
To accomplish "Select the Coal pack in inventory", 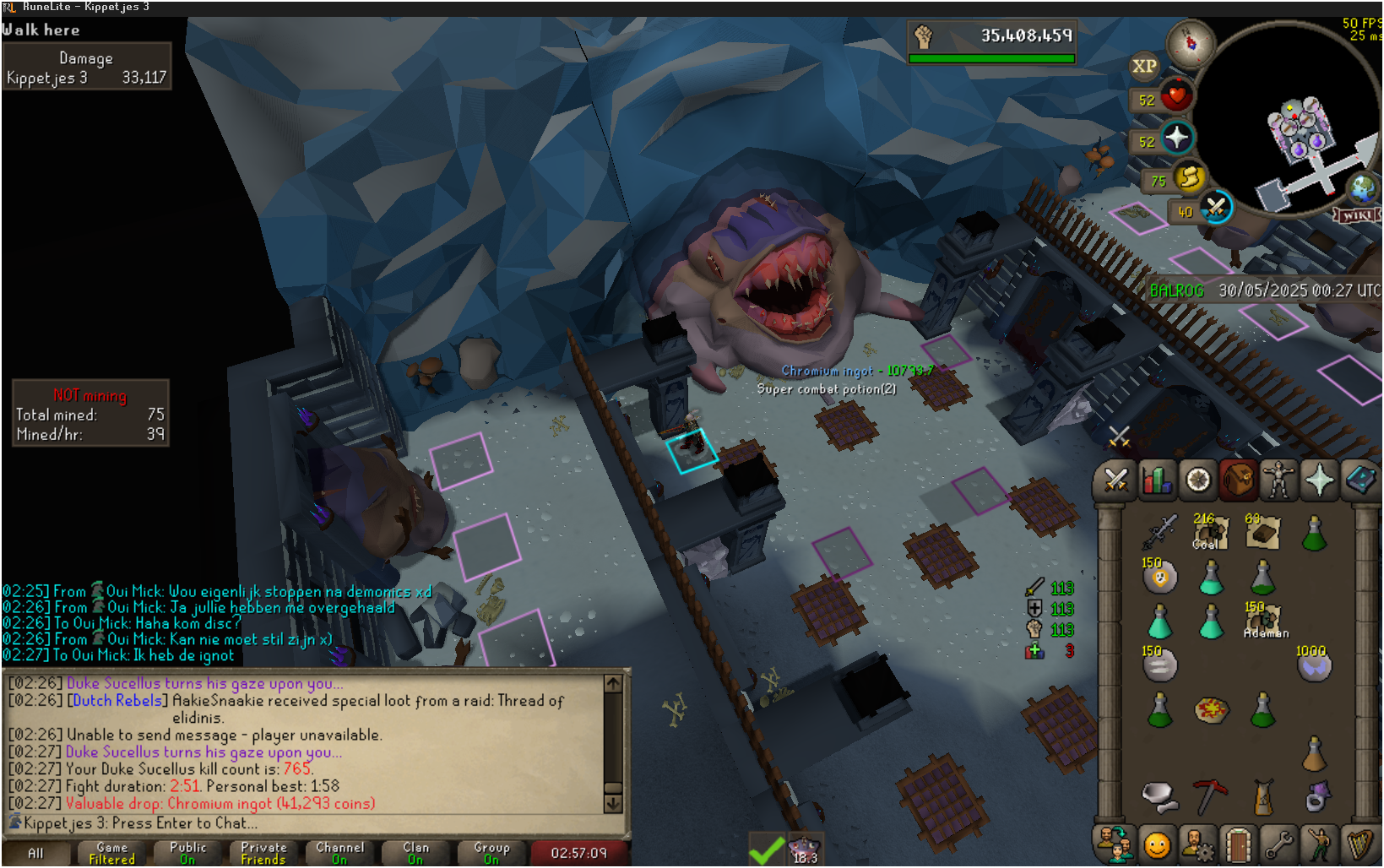I will pos(1209,533).
